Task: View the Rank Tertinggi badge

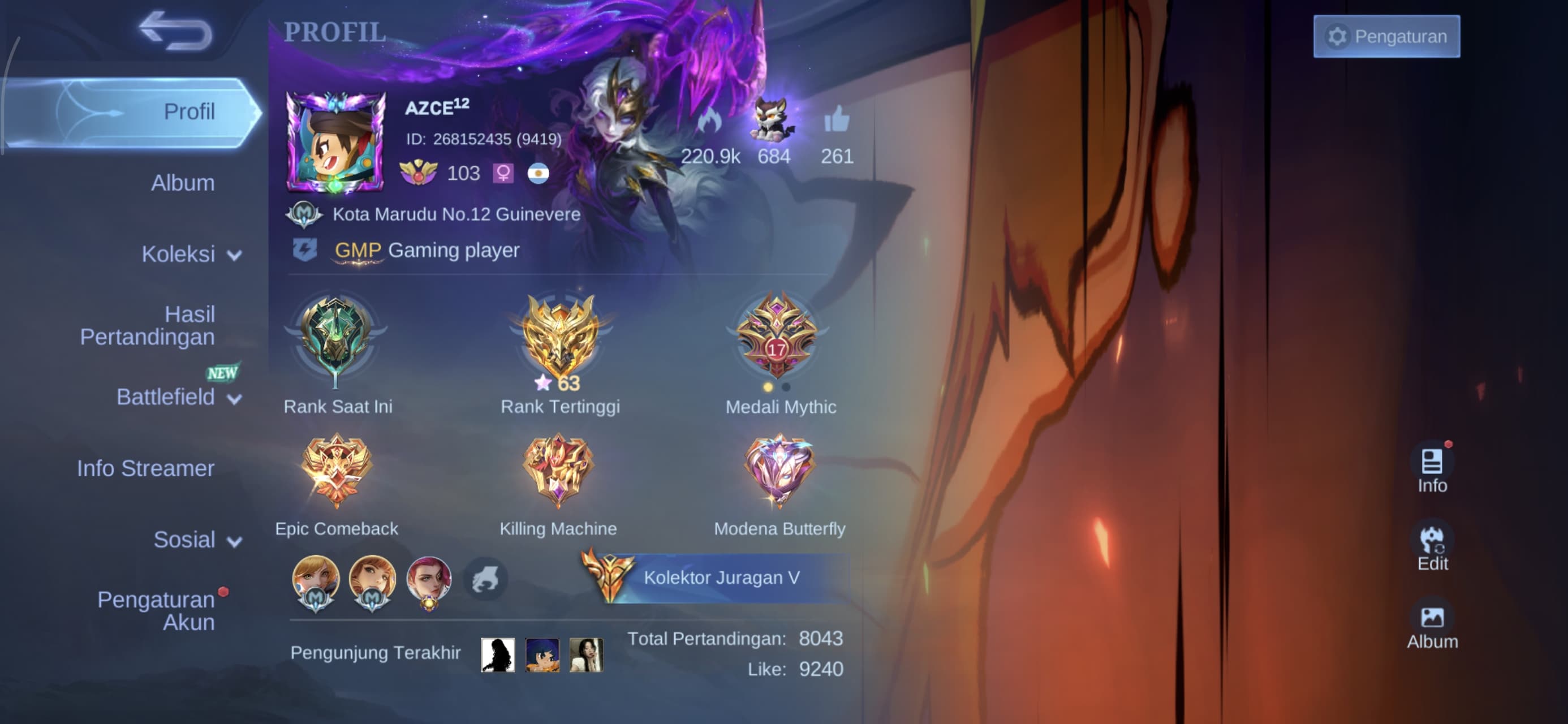Action: 560,338
